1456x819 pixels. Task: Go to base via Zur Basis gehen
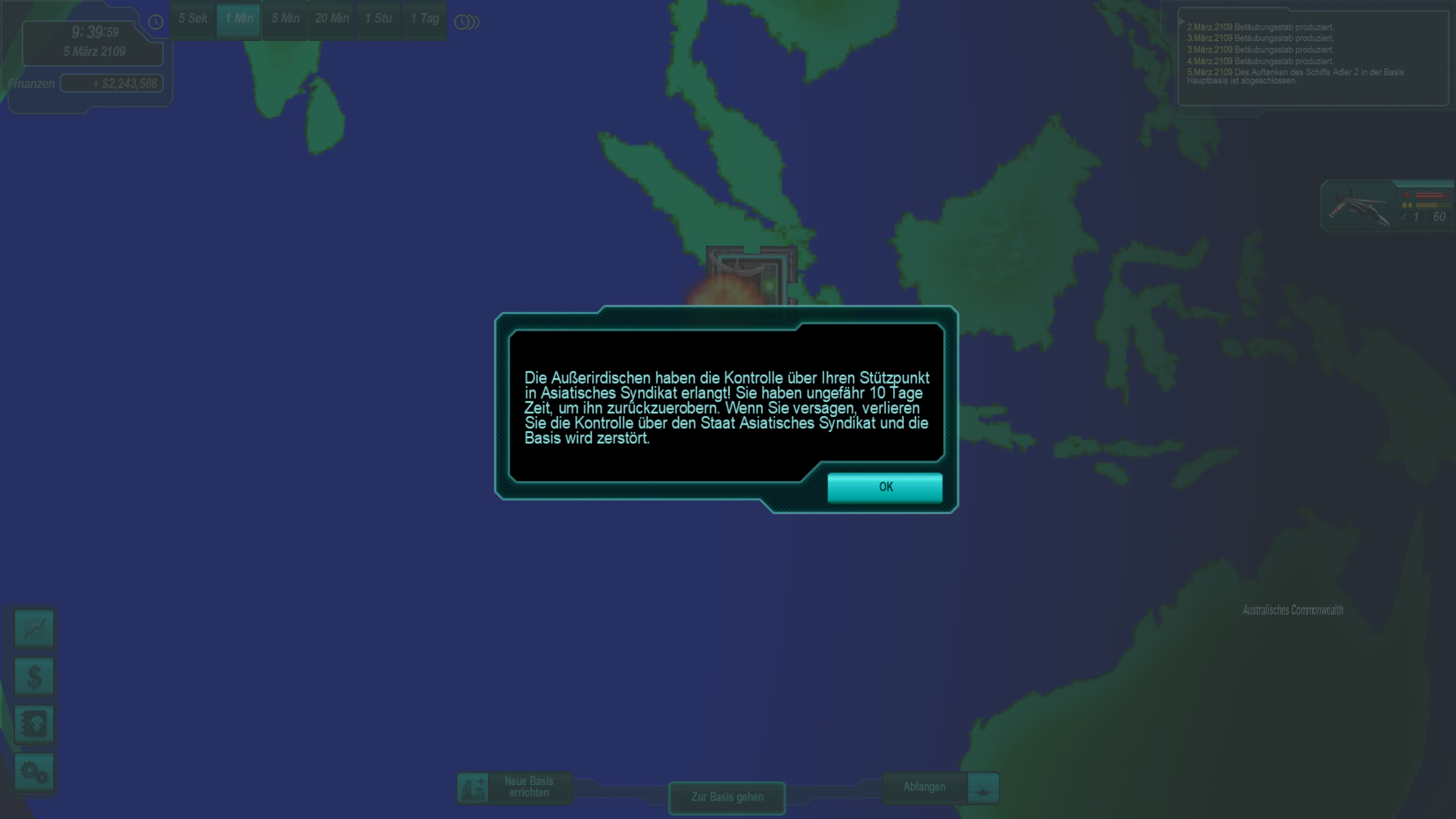[727, 797]
